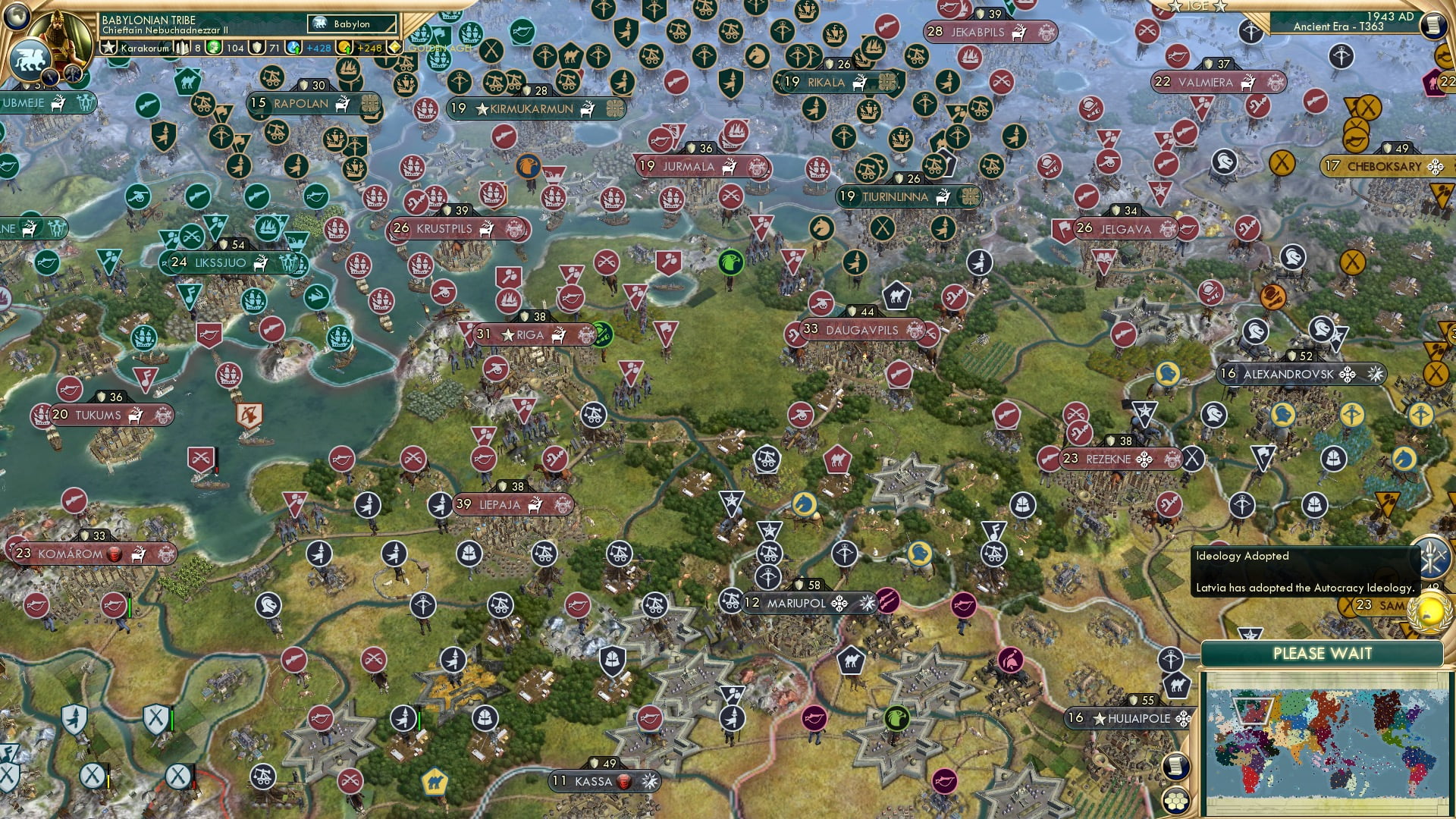This screenshot has width=1456, height=819.
Task: Open the Babylon civilization banner dropdown
Action: pos(353,24)
